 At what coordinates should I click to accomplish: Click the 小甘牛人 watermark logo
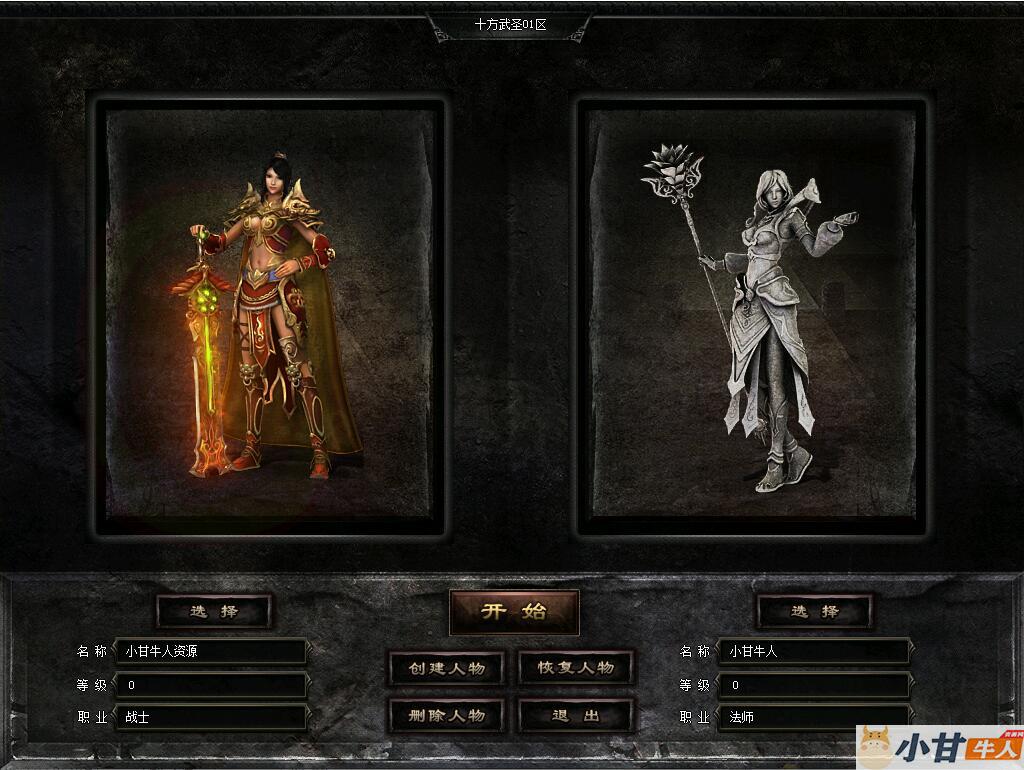(940, 746)
